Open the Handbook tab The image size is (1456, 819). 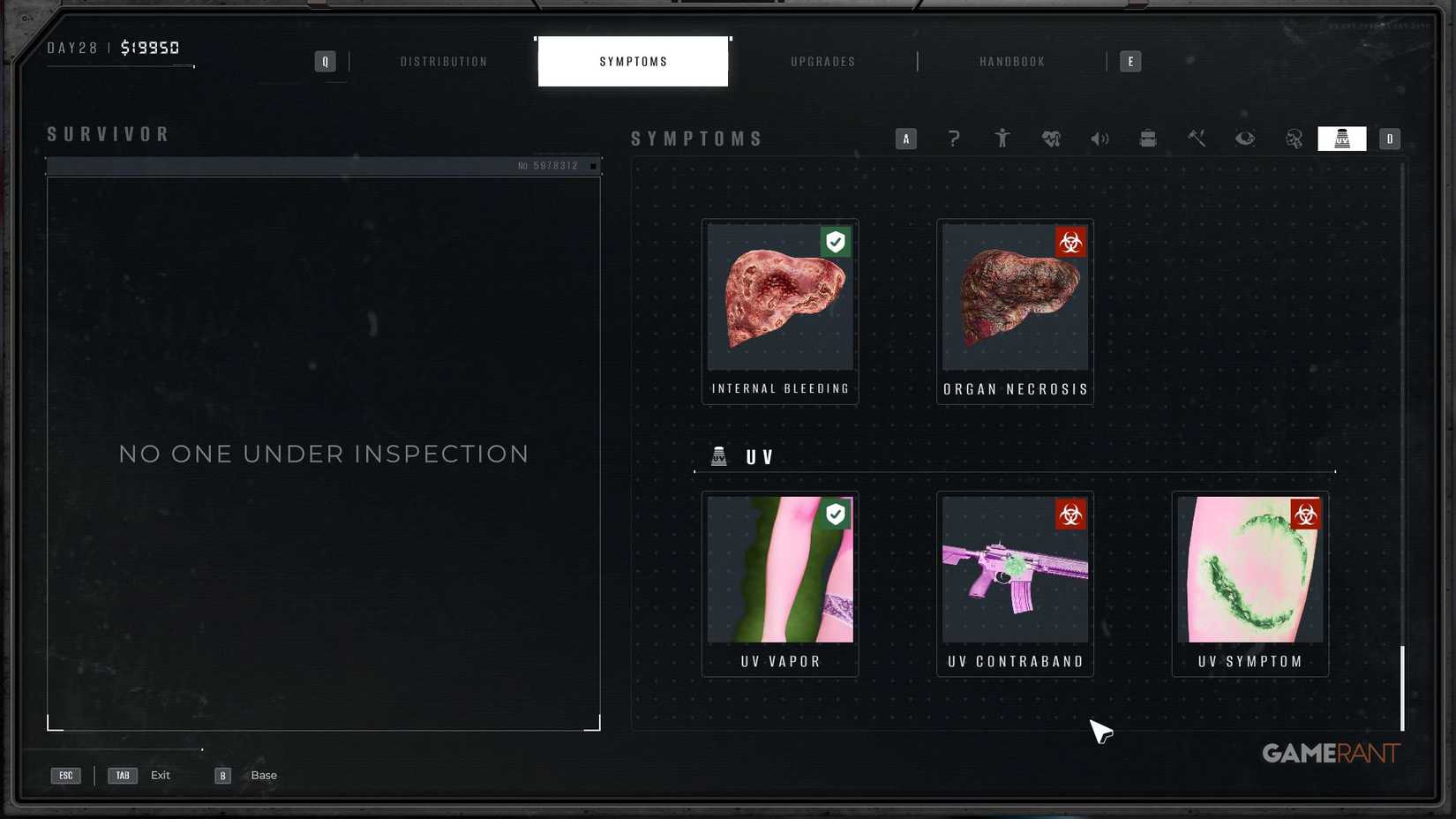pyautogui.click(x=1011, y=61)
